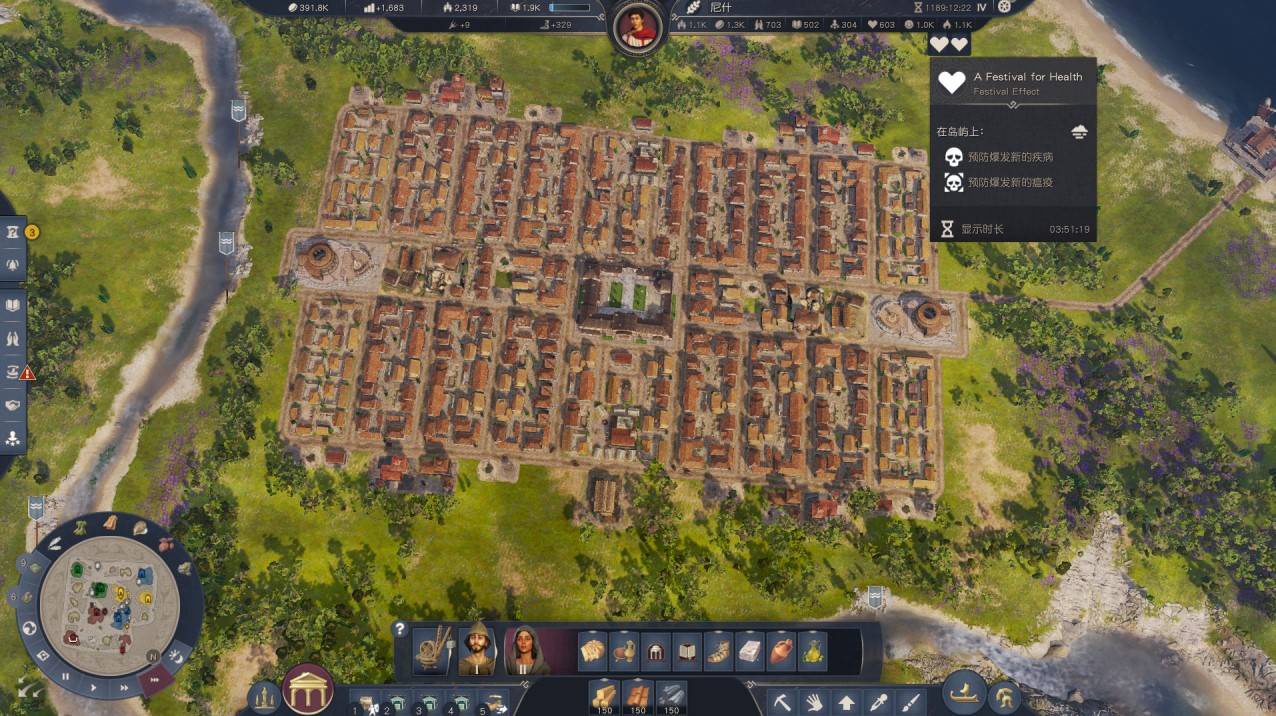Open the temple building menu
This screenshot has height=716, width=1276.
[308, 689]
